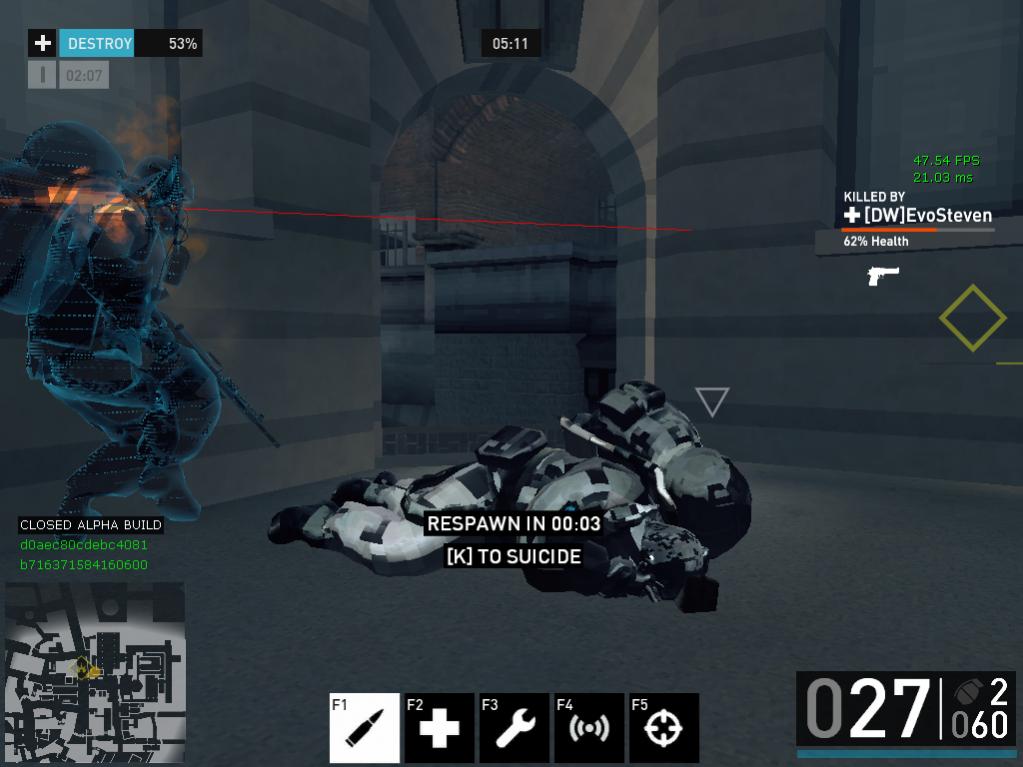Select the F4 radio signal slot
1023x767 pixels.
pos(589,728)
